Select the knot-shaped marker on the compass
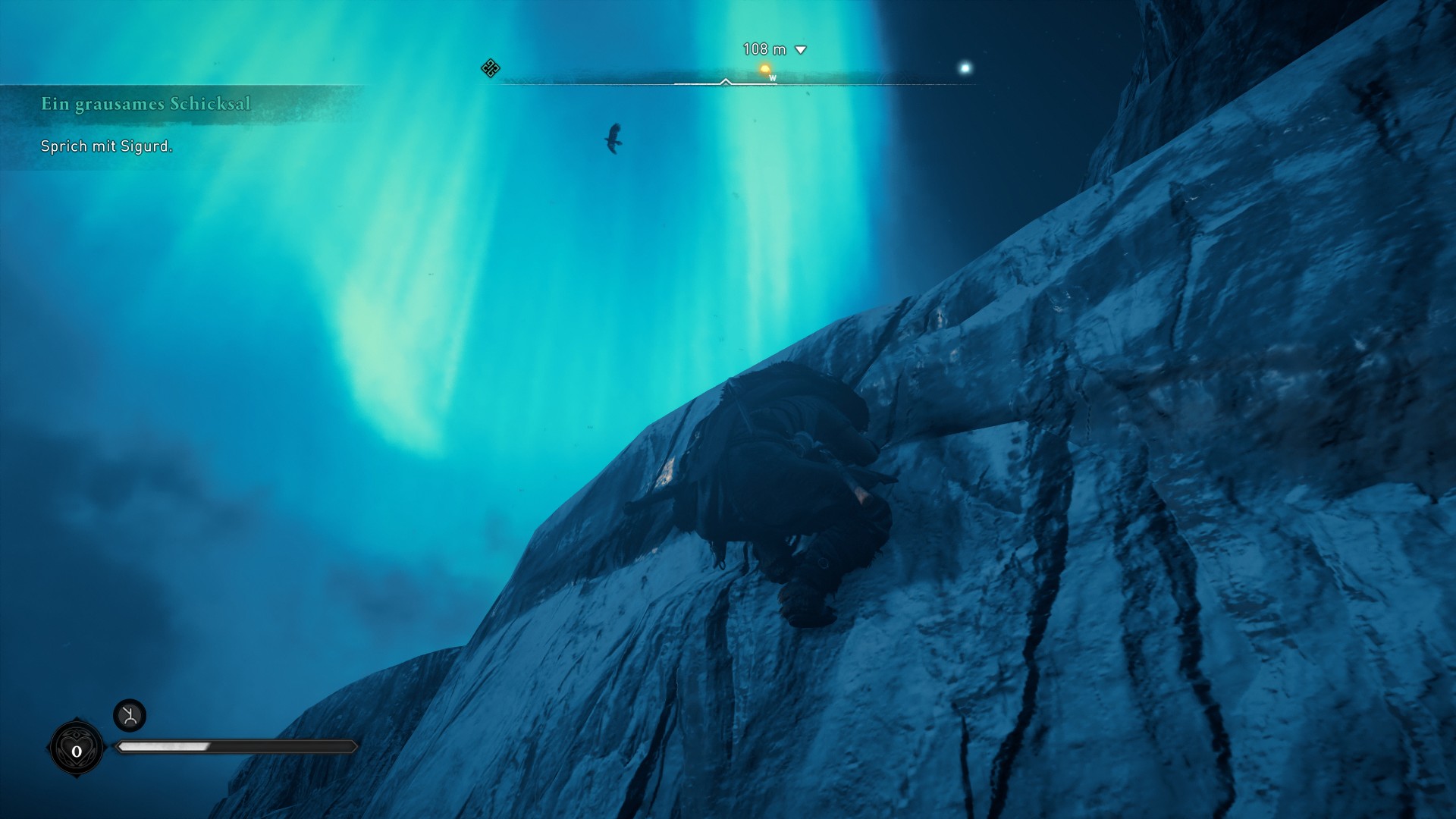Viewport: 1456px width, 819px height. (x=491, y=68)
